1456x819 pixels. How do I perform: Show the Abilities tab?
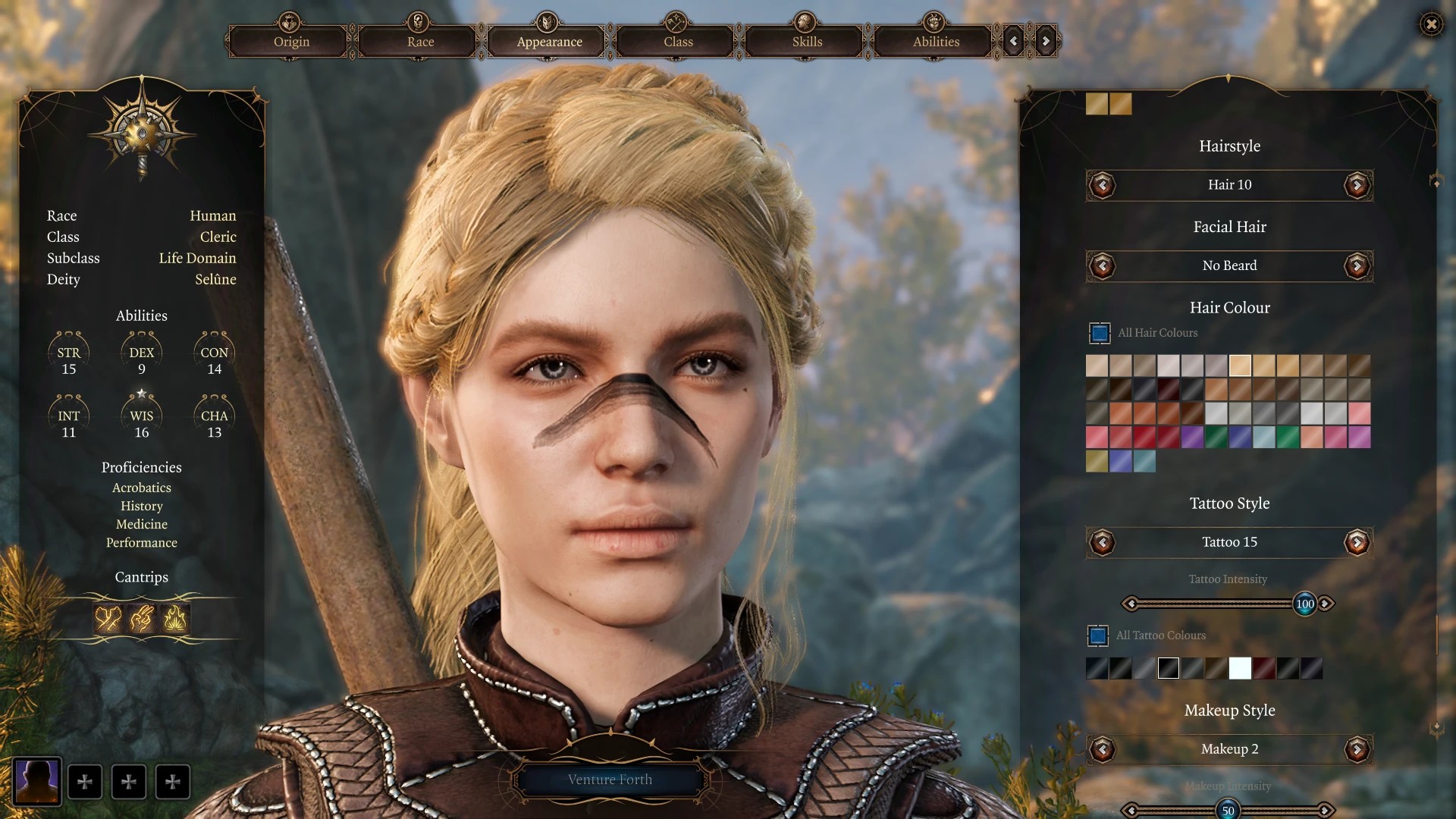click(x=936, y=42)
